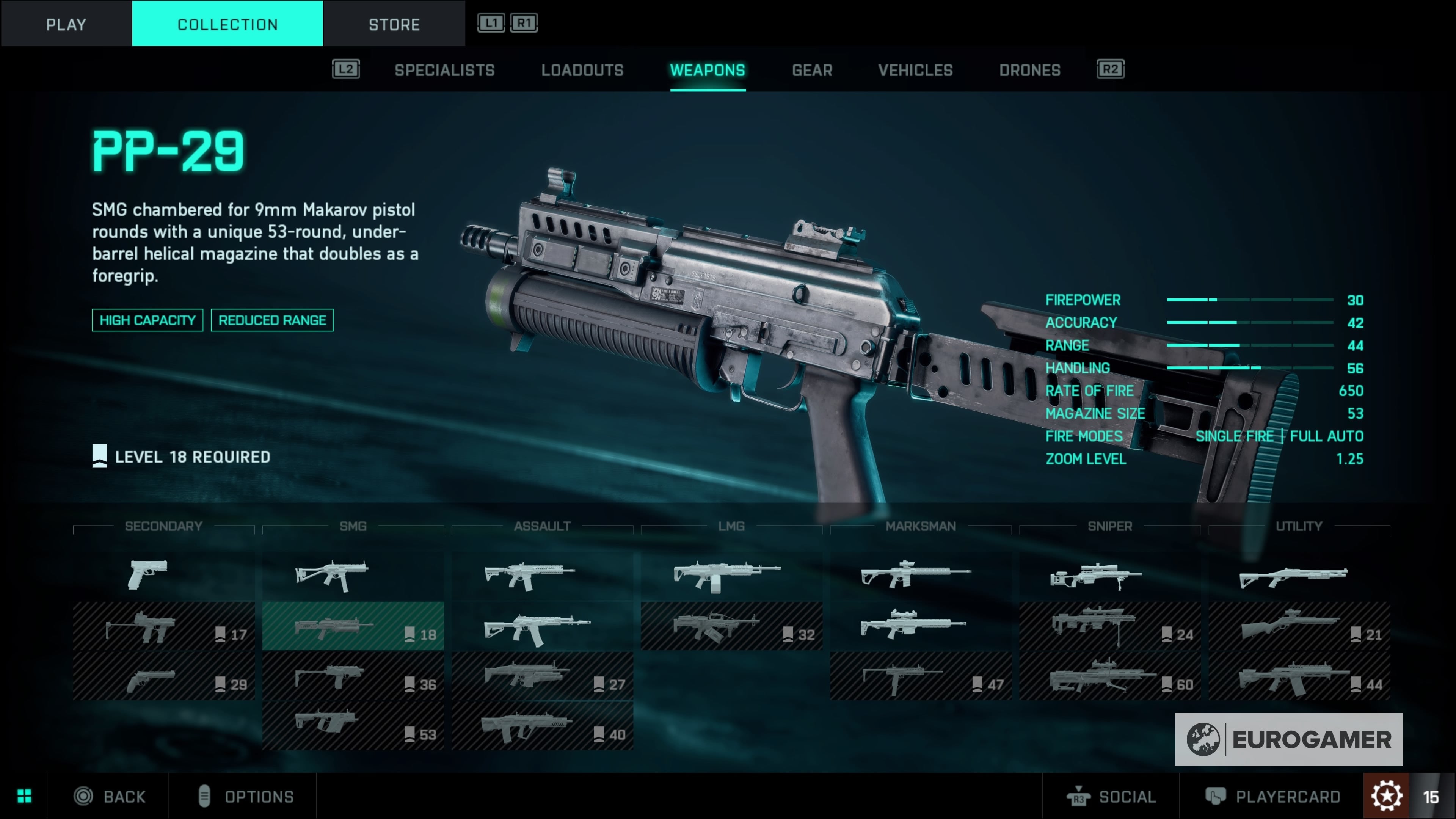Open the Store tab
This screenshot has width=1456, height=819.
tap(394, 24)
